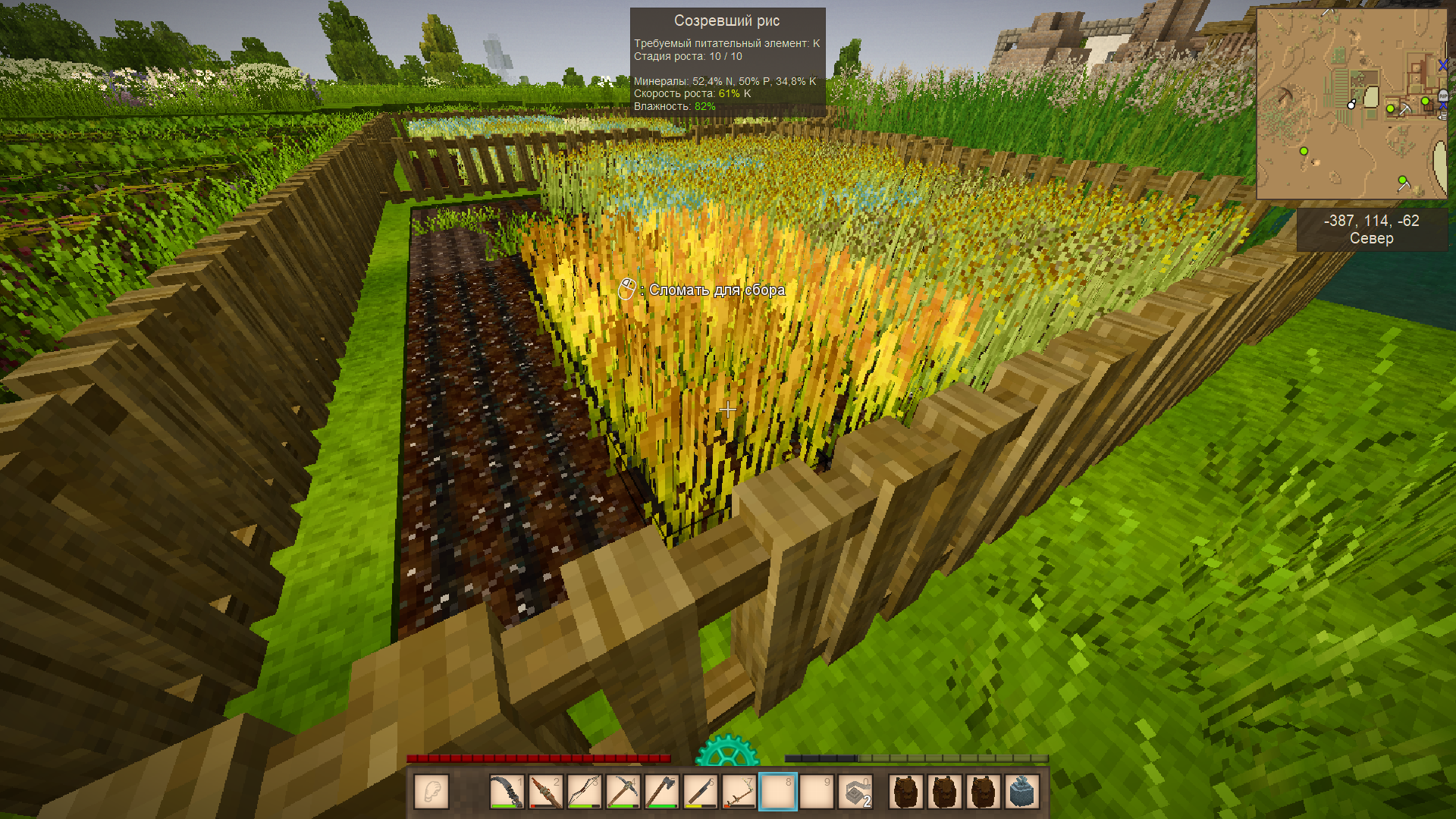Screen dimensions: 1456x819
Task: Equip the bow from the hotbar
Action: pos(584,792)
